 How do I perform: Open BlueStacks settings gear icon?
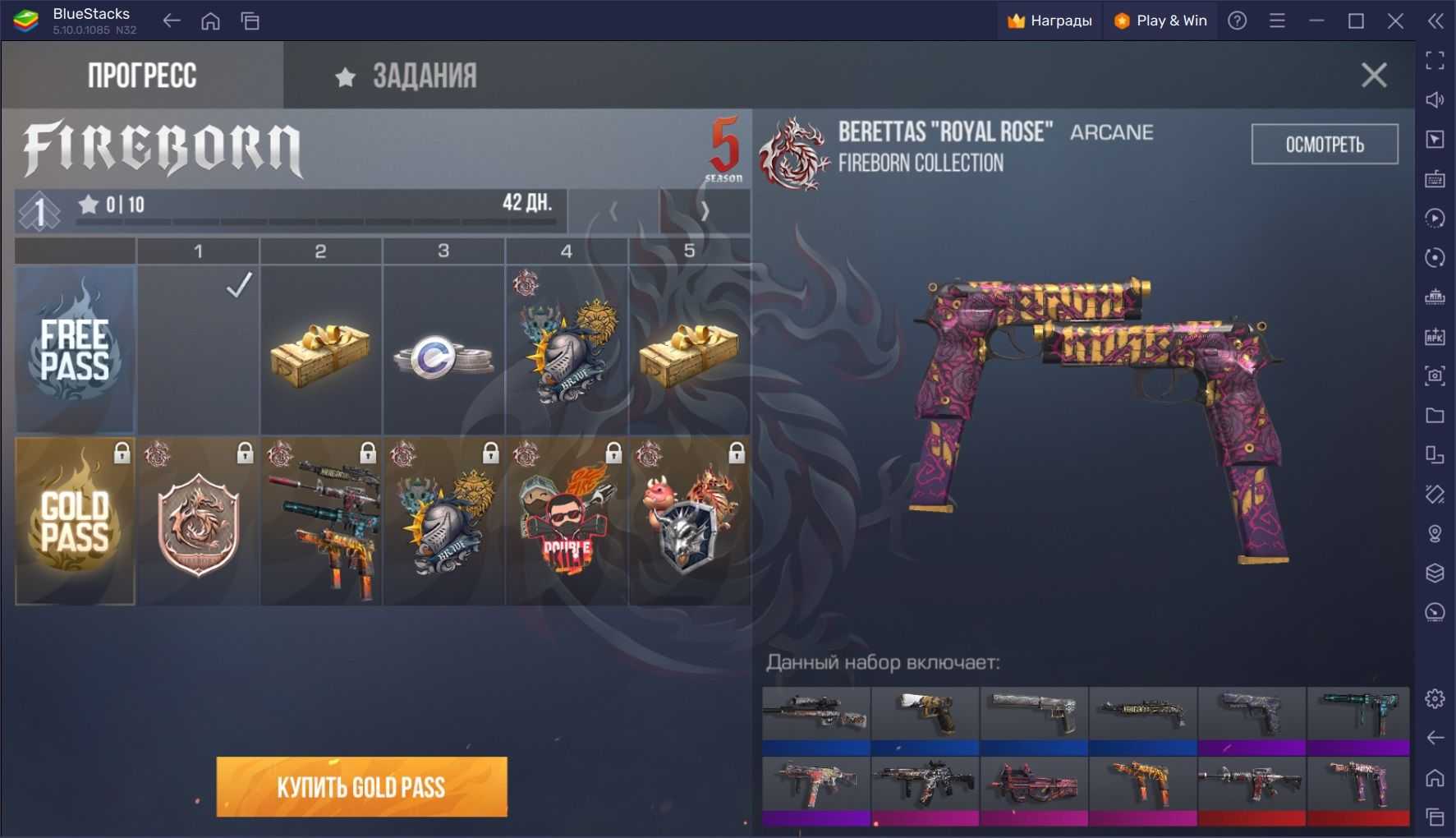[1435, 698]
